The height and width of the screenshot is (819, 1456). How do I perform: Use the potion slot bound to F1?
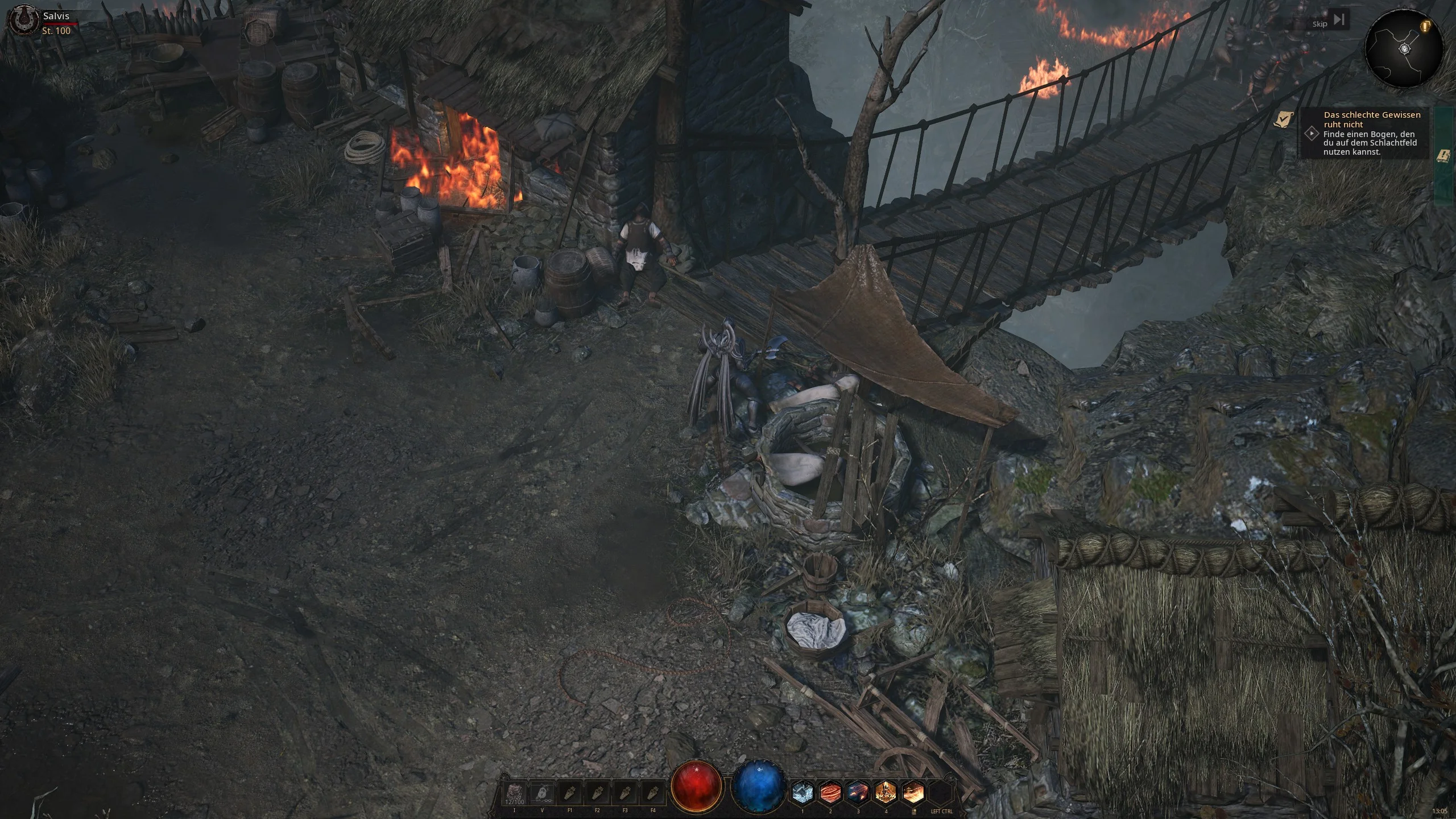[570, 793]
